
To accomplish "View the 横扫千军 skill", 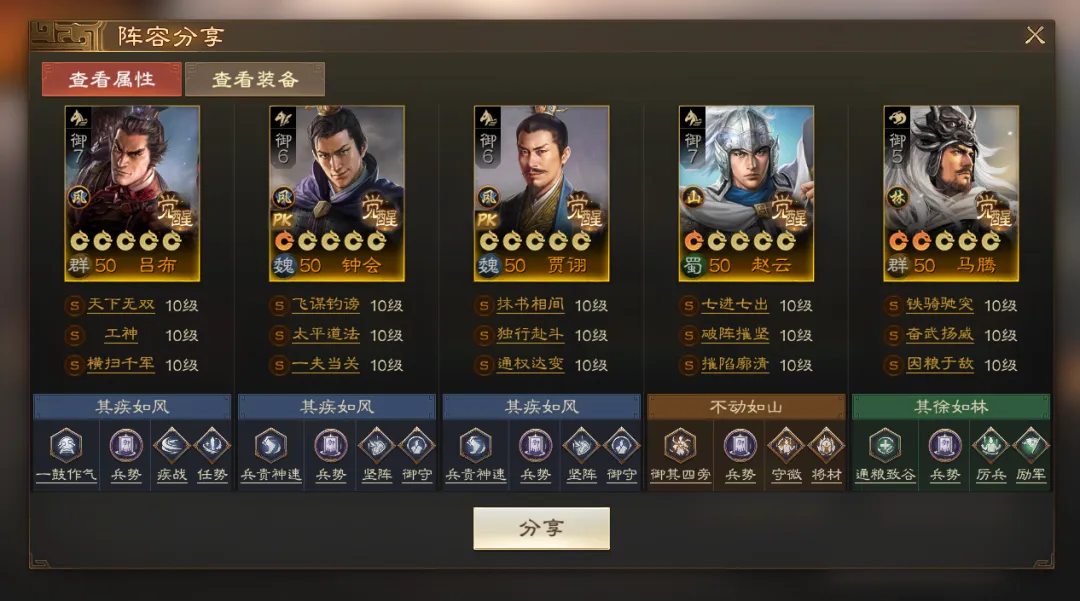I will click(120, 365).
